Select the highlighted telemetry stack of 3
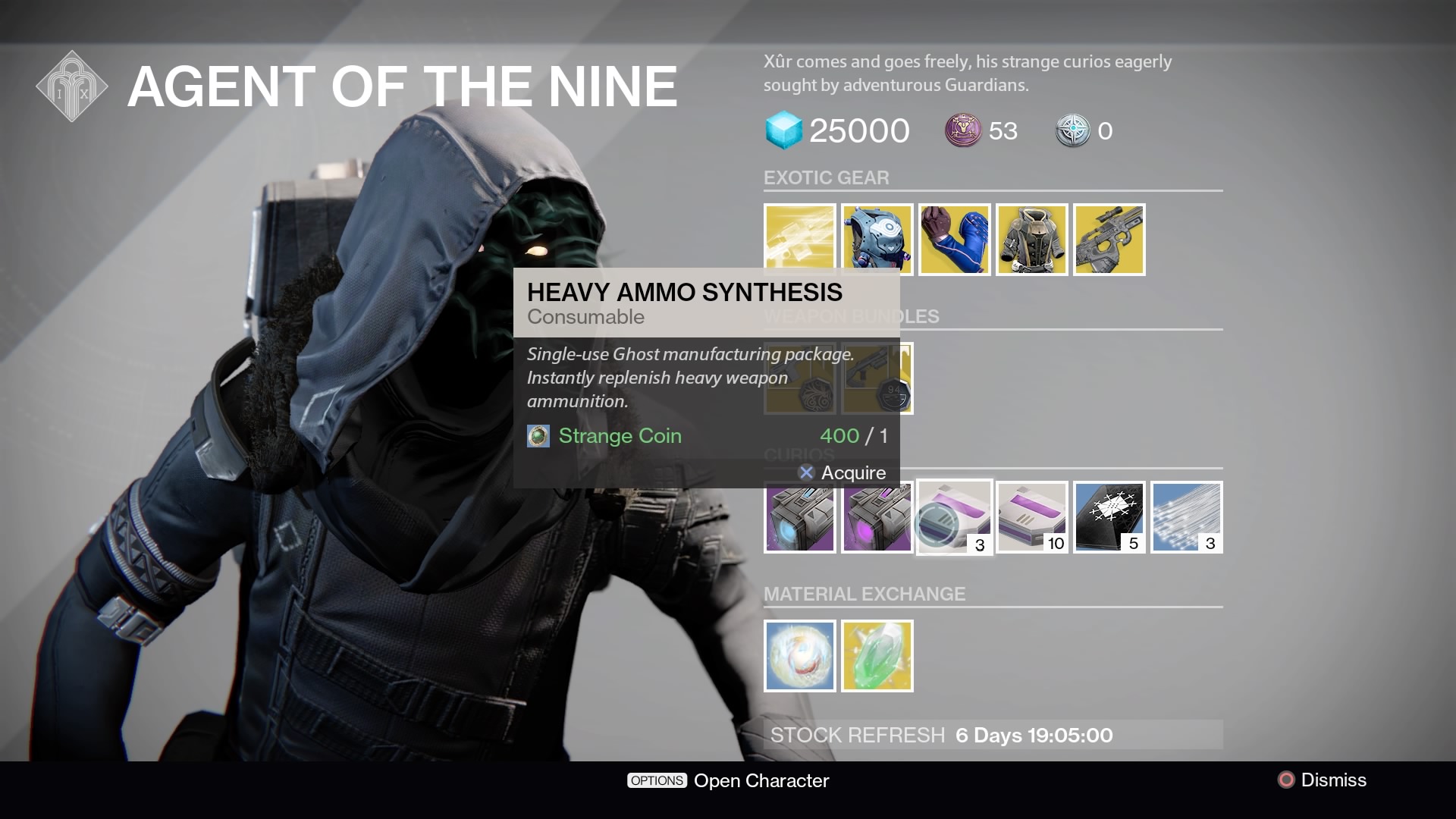Screen dimensions: 1456x819 954,516
